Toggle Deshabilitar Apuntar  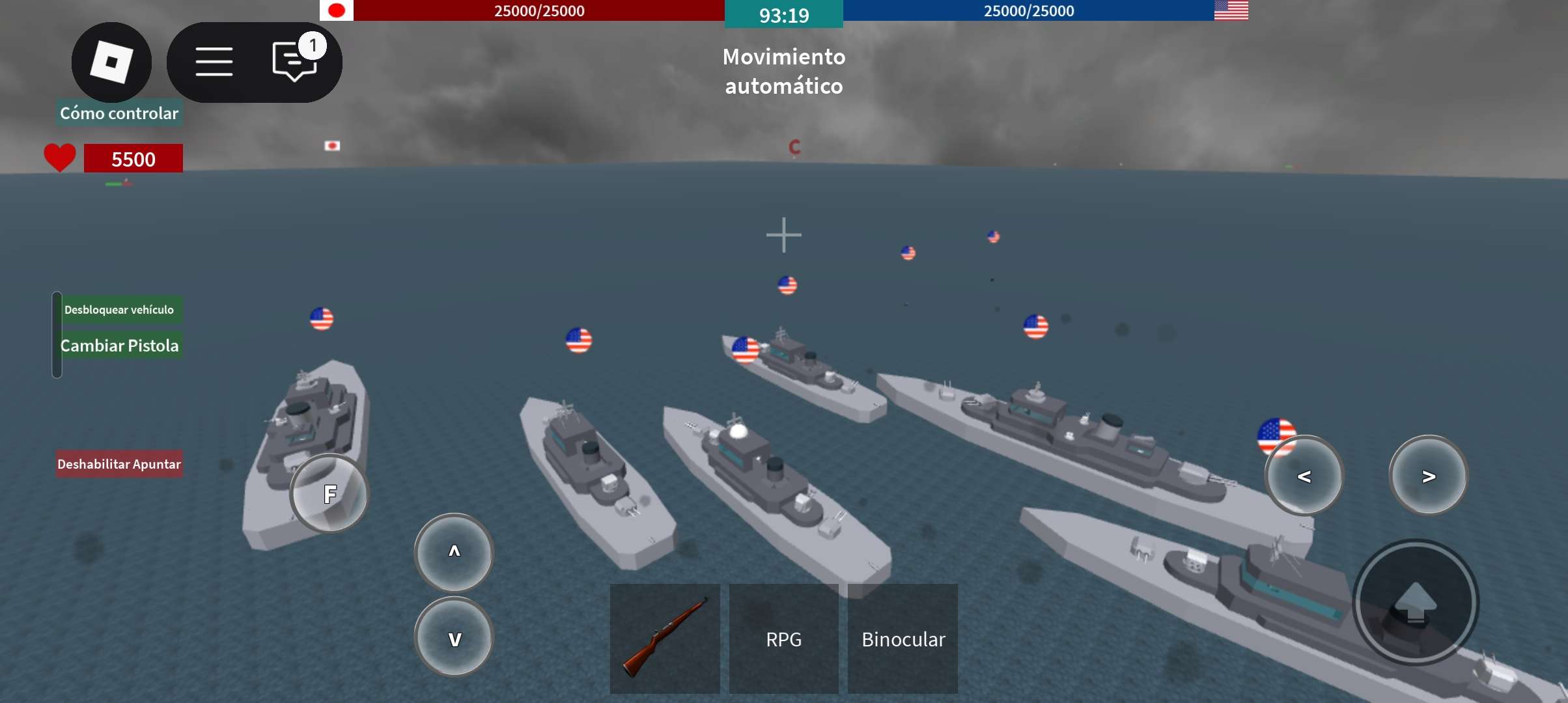click(x=119, y=464)
